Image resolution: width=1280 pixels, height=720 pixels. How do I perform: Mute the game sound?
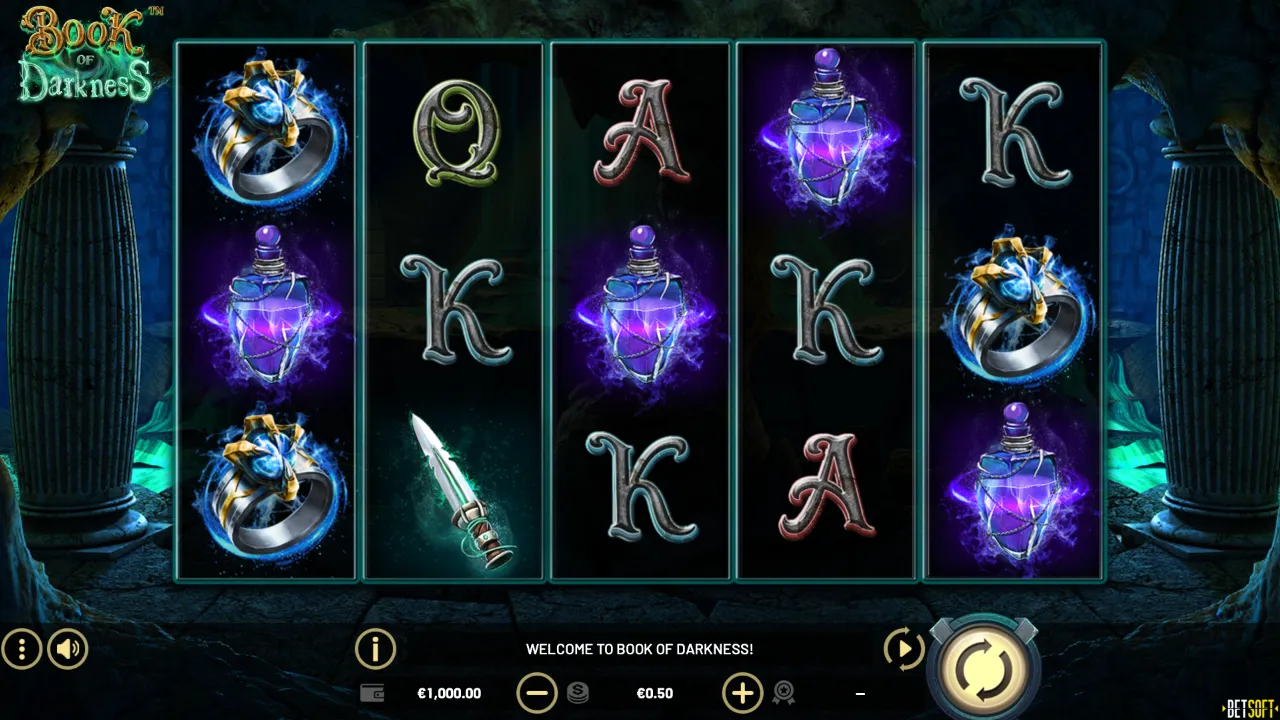pyautogui.click(x=67, y=649)
